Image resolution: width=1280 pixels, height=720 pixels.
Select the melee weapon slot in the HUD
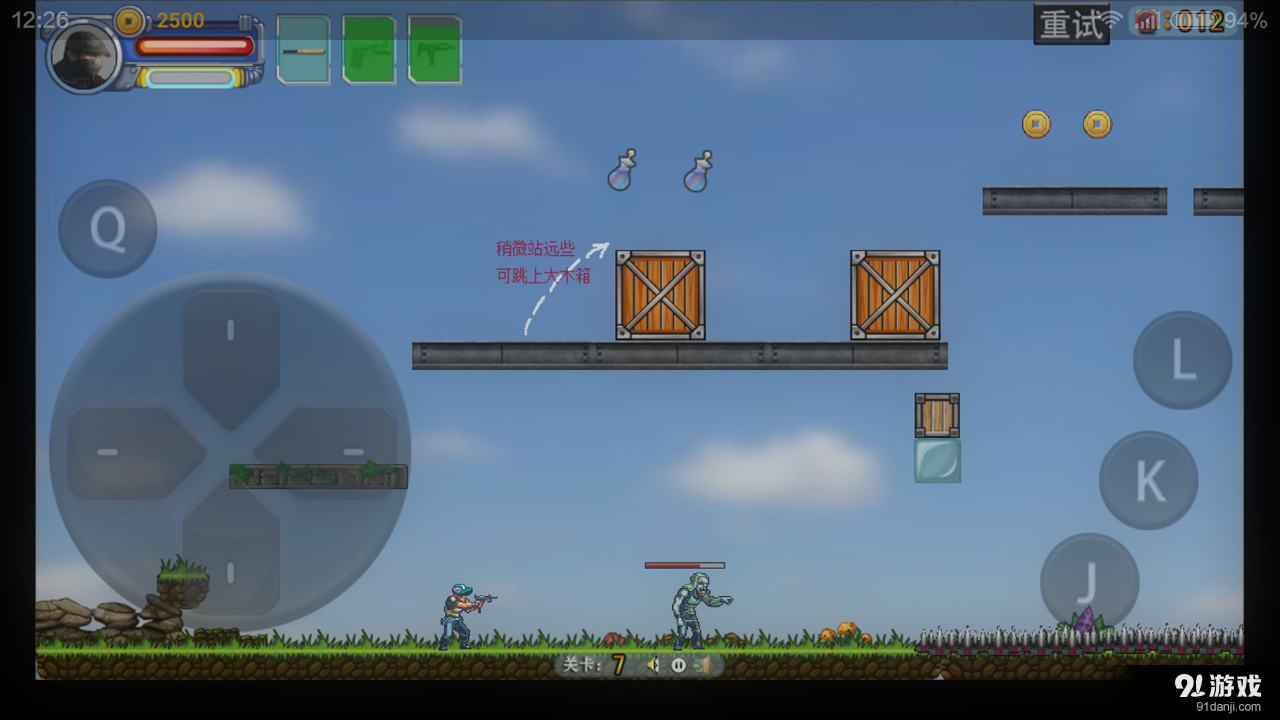click(303, 50)
